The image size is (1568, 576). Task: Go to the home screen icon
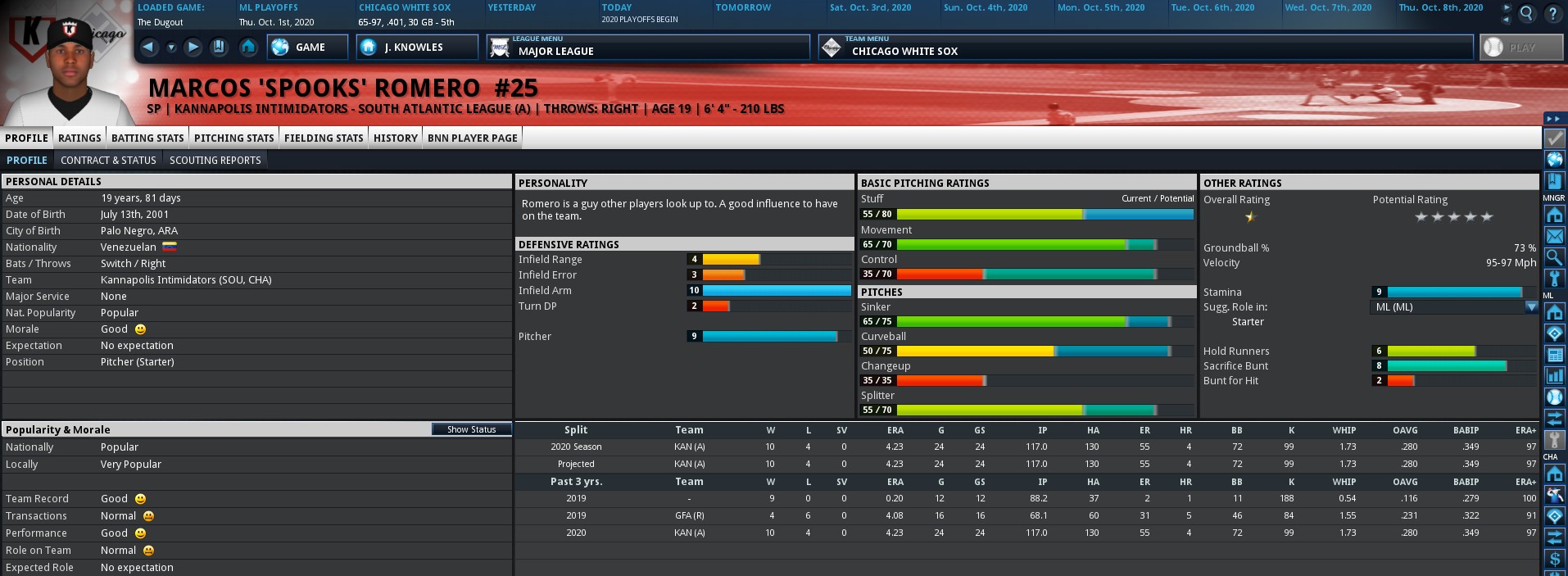pyautogui.click(x=248, y=48)
